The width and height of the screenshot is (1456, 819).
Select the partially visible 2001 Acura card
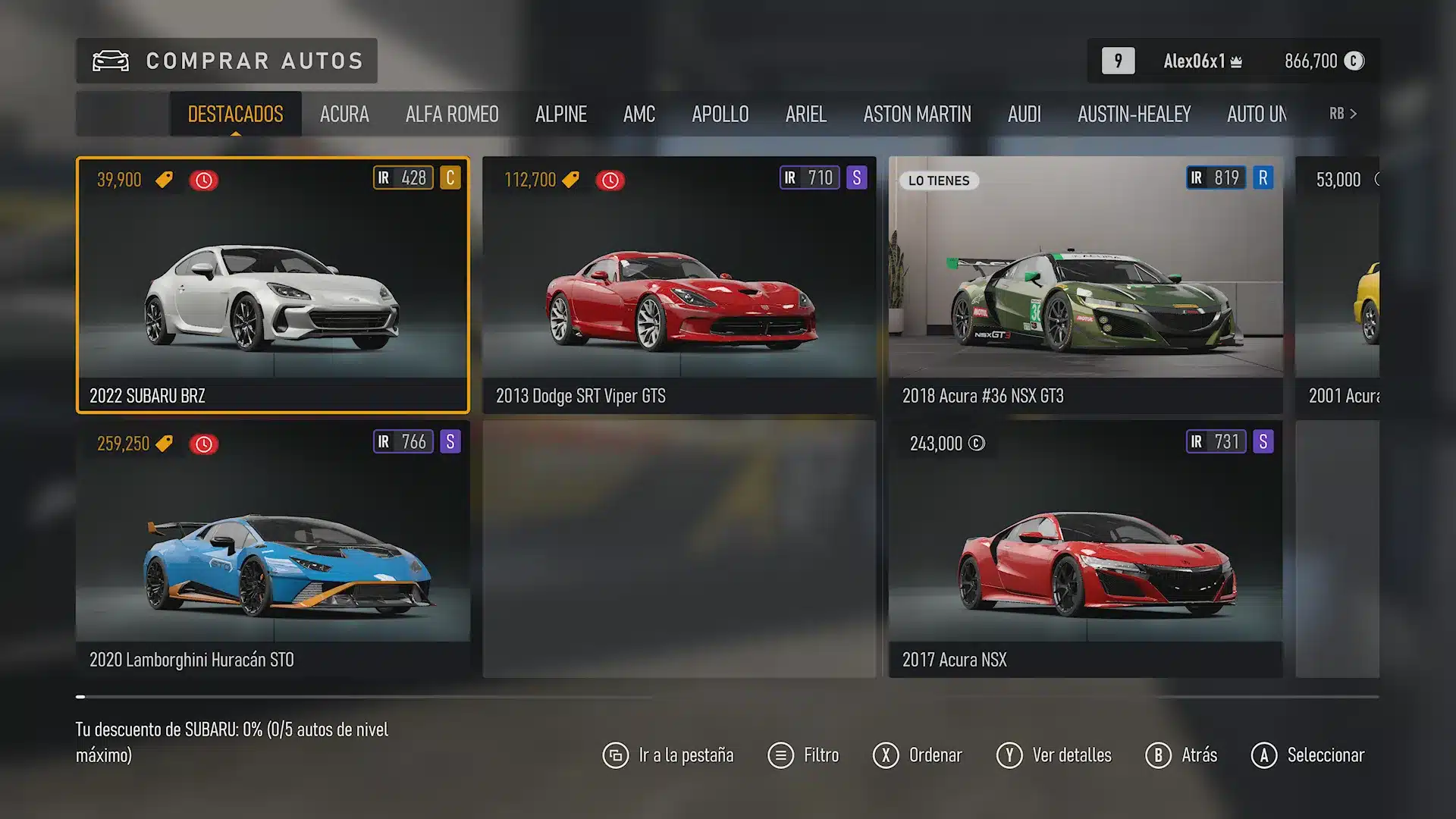pyautogui.click(x=1338, y=285)
